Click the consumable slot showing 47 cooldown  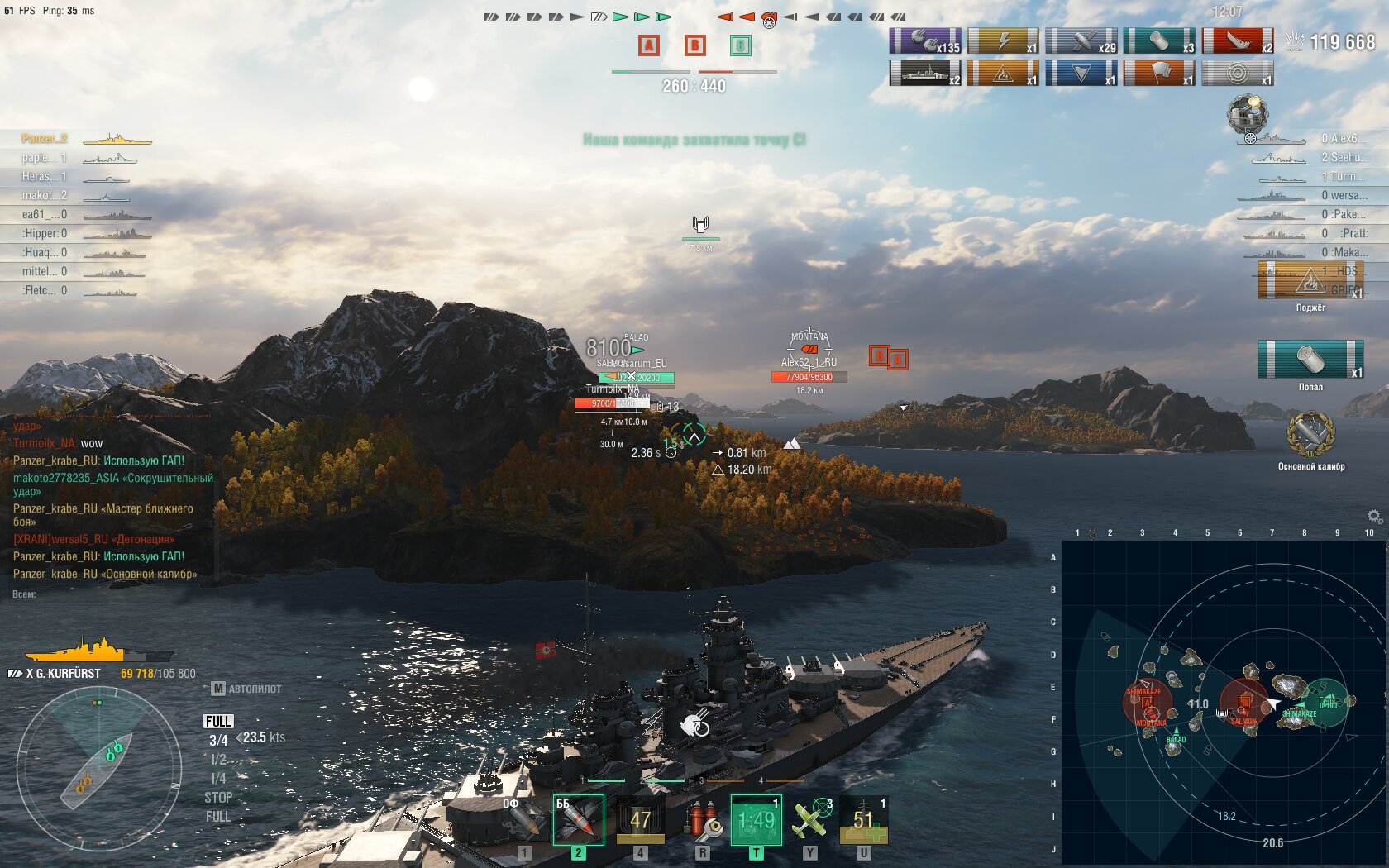coord(641,820)
